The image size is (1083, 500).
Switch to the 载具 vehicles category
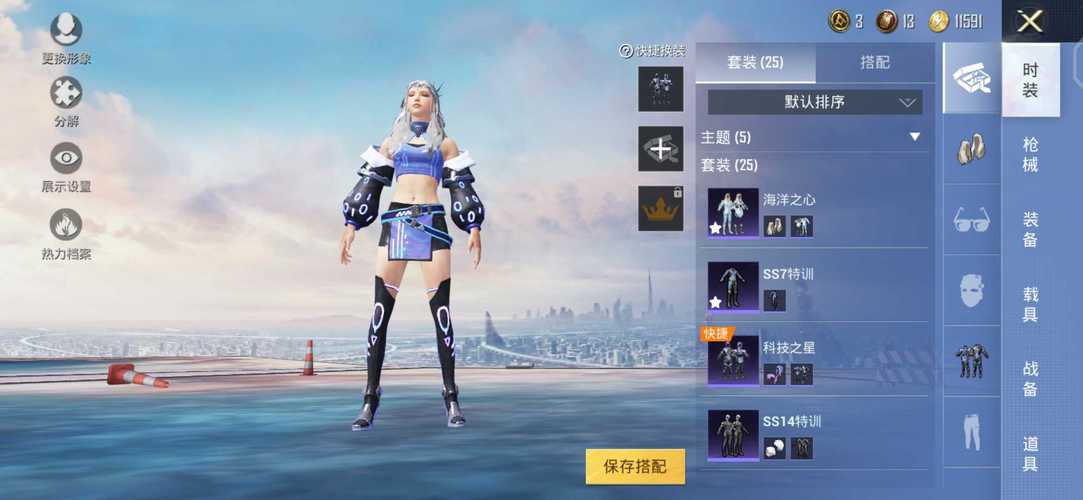coord(1030,305)
